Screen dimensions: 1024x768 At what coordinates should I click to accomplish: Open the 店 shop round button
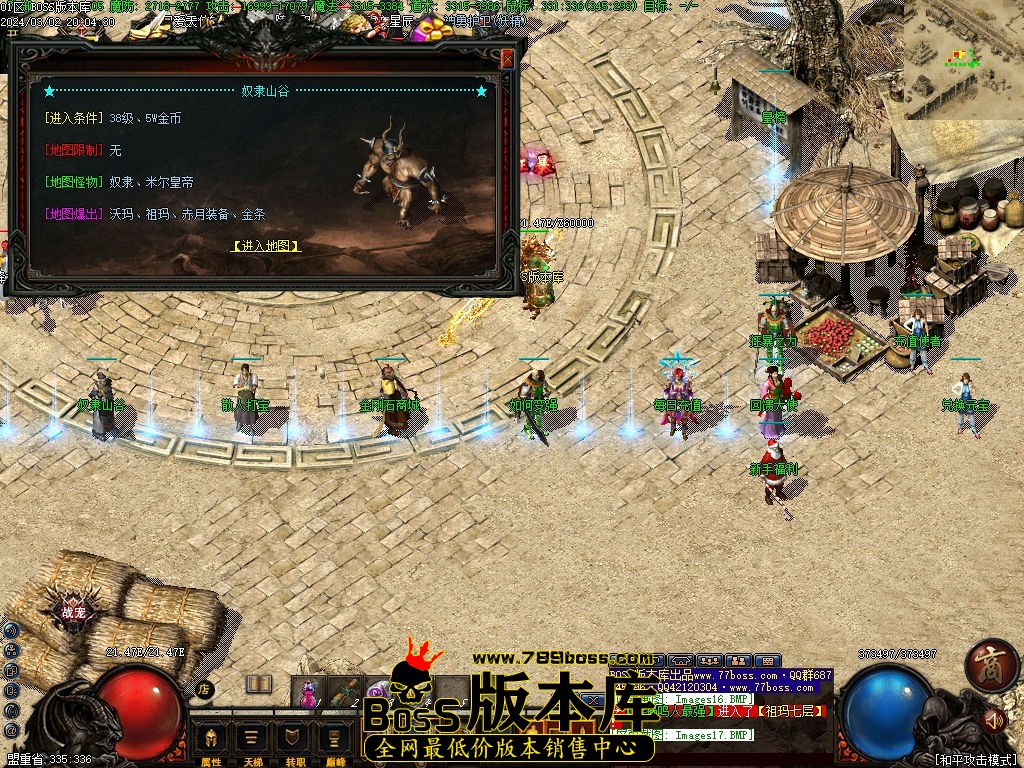coord(204,688)
